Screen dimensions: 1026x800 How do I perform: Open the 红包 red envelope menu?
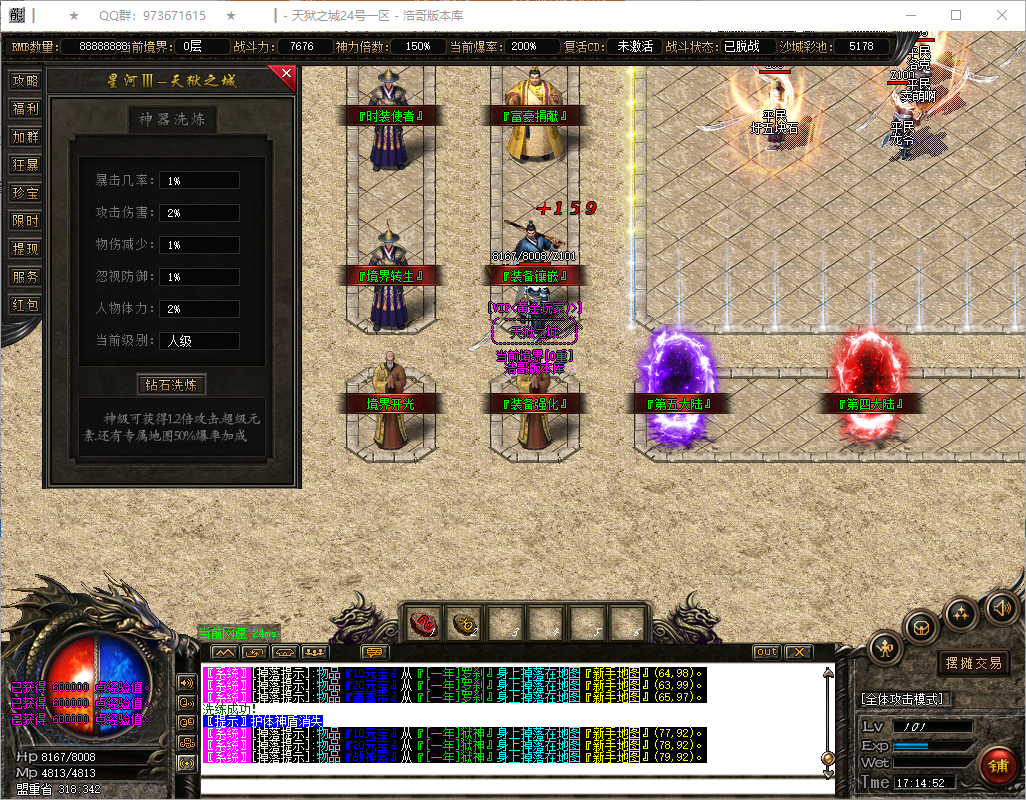(x=25, y=305)
